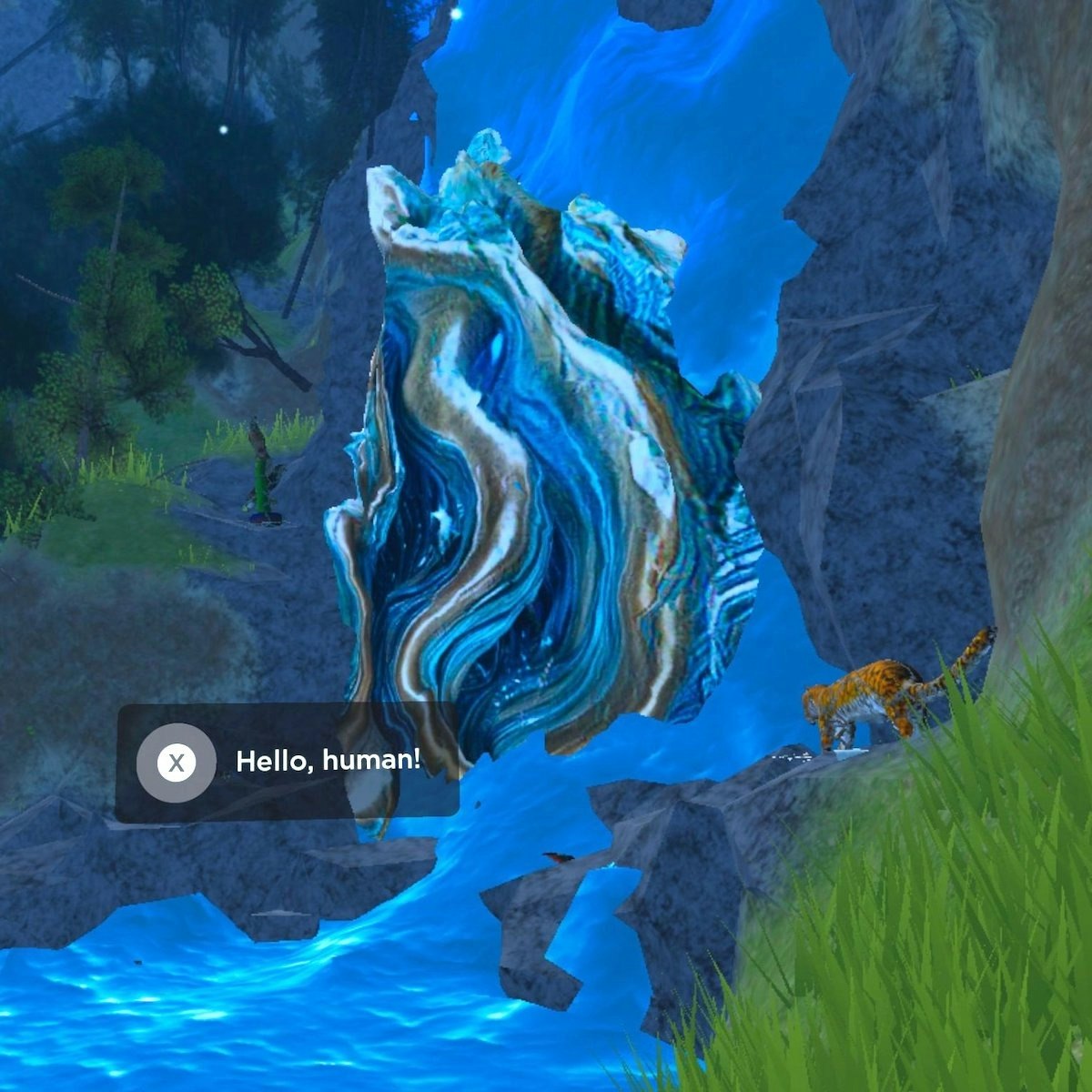
Task: Select the "Hello, human!" dialogue prompt
Action: (x=287, y=763)
